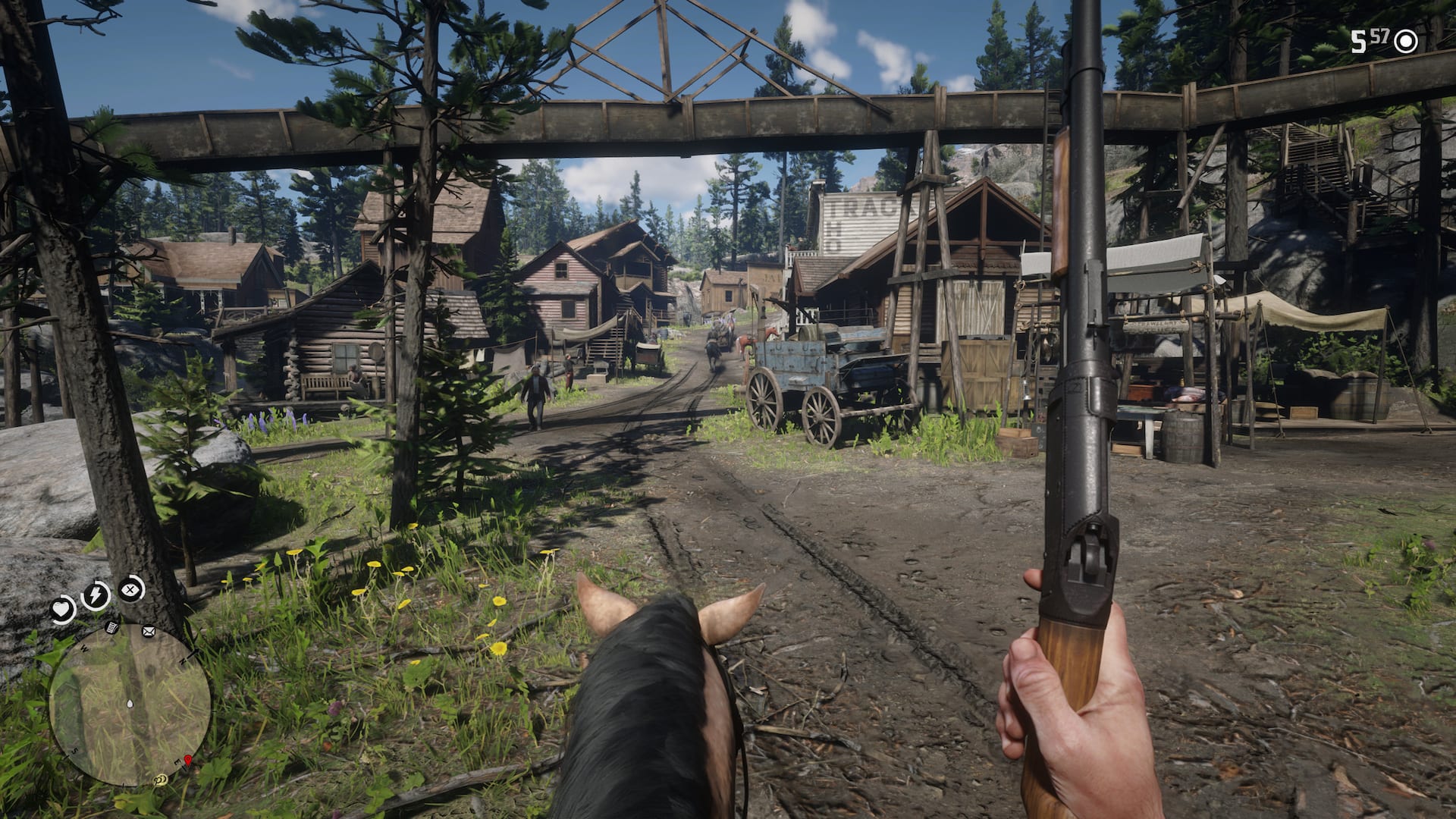Click the Dead Eye core icon

point(131,588)
